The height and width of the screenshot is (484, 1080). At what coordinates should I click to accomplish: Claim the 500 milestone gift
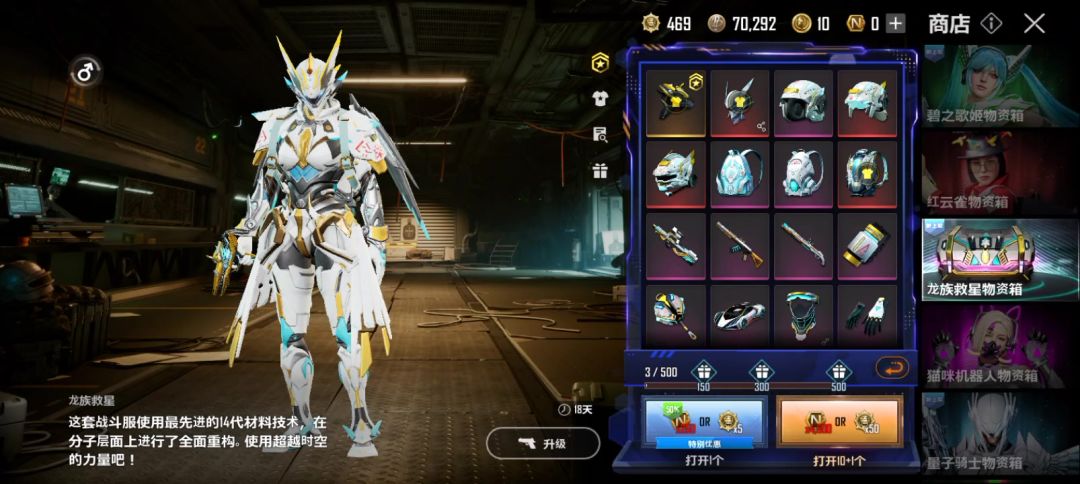pyautogui.click(x=838, y=370)
